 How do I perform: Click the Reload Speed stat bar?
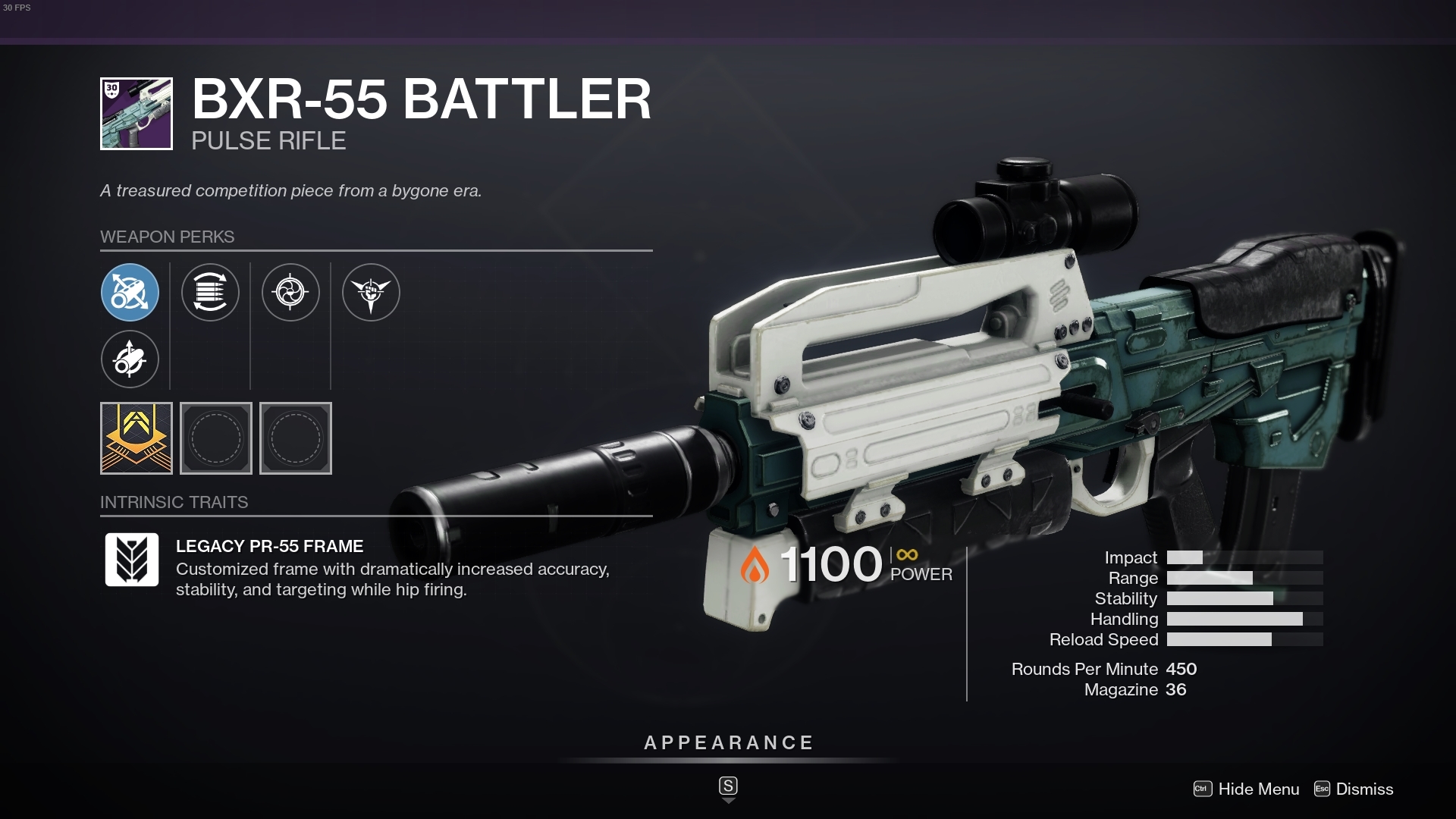pos(1244,639)
